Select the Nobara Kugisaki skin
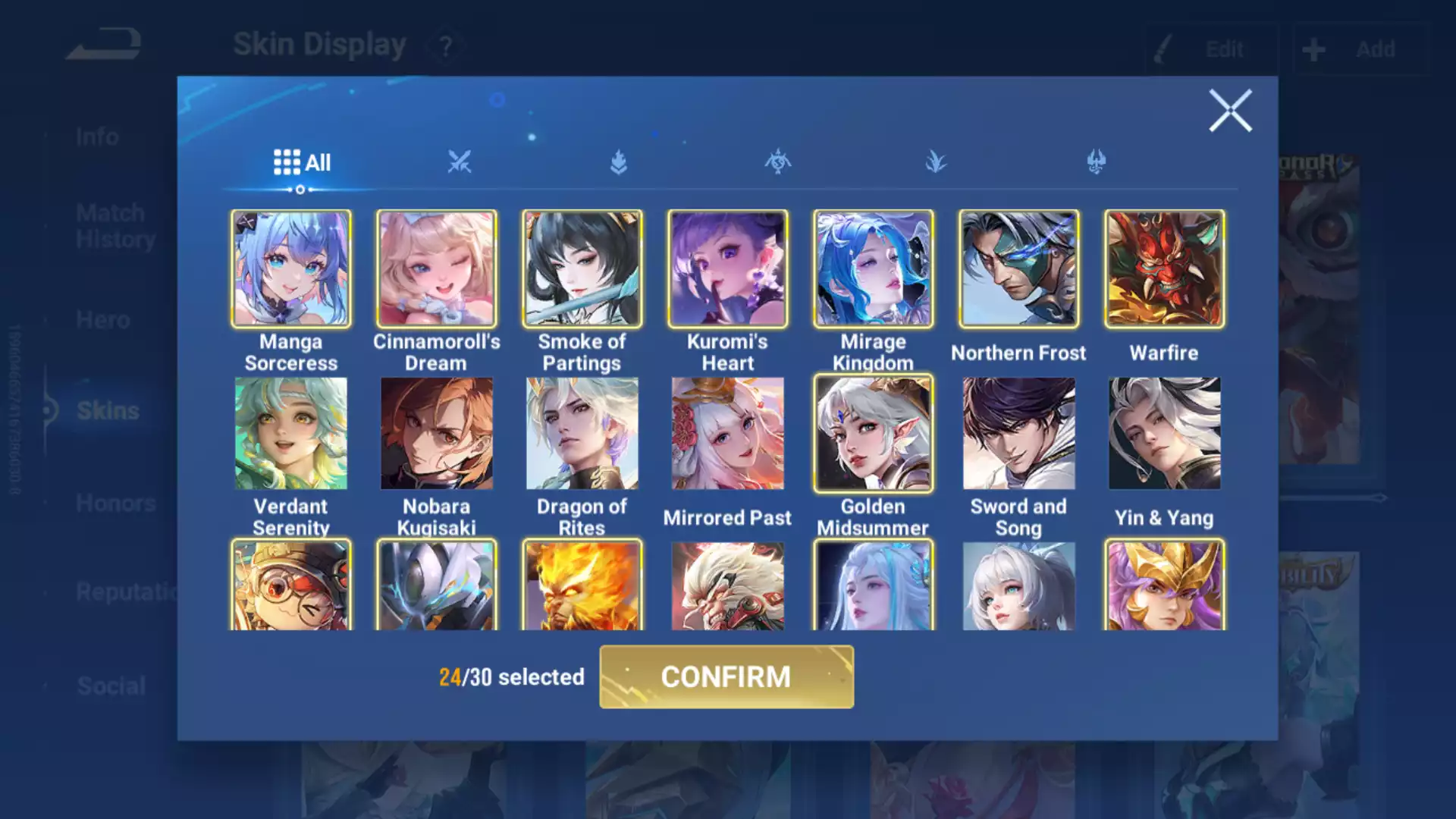 (437, 434)
